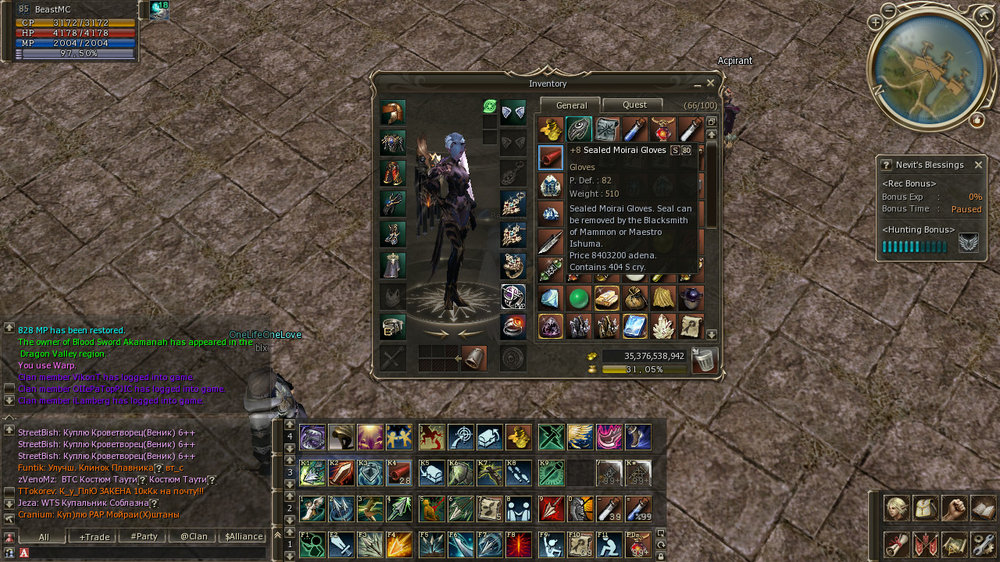This screenshot has width=1000, height=562.
Task: Close the Inventory window
Action: (x=711, y=84)
